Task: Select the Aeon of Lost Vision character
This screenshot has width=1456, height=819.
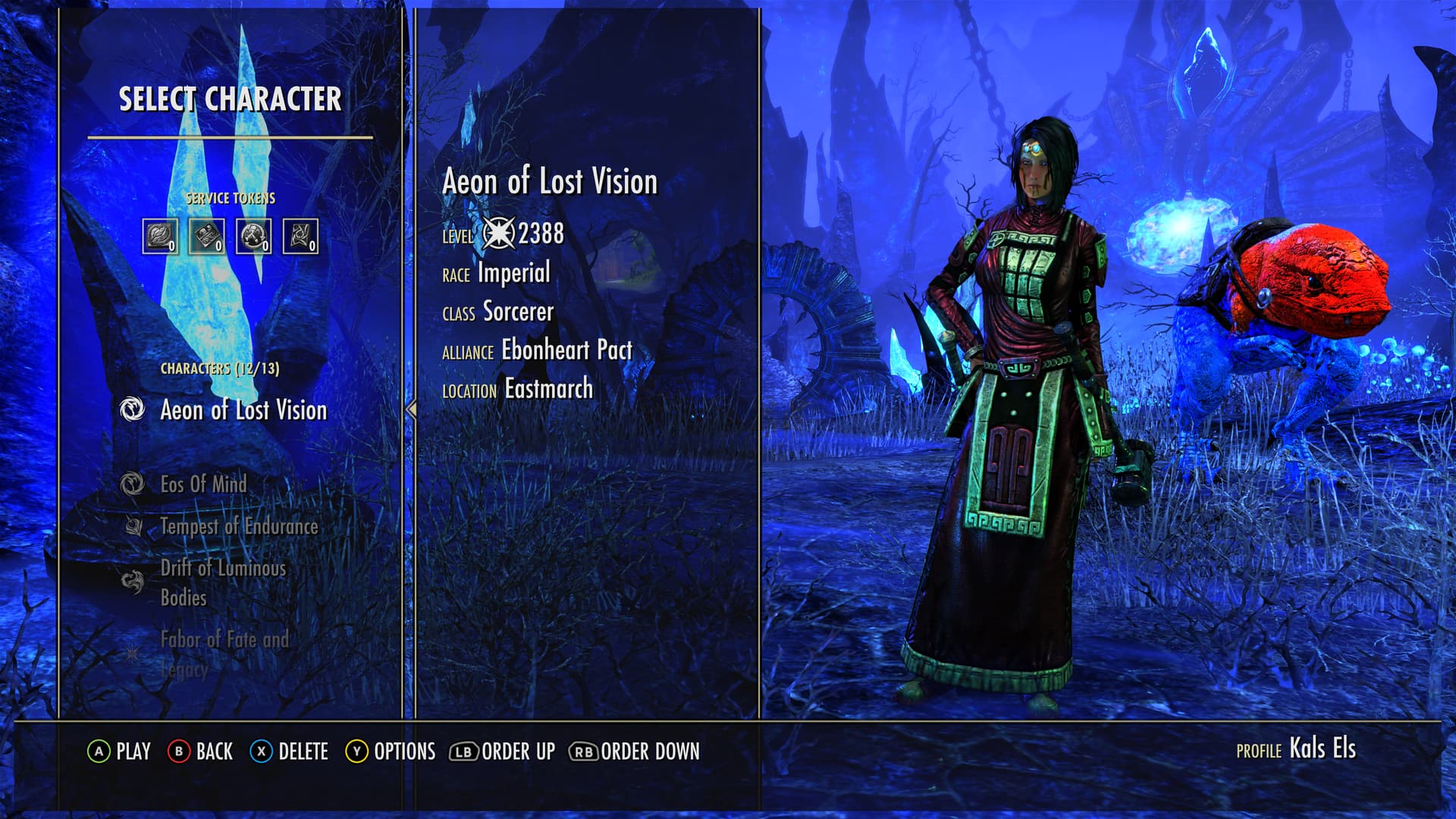Action: [243, 410]
